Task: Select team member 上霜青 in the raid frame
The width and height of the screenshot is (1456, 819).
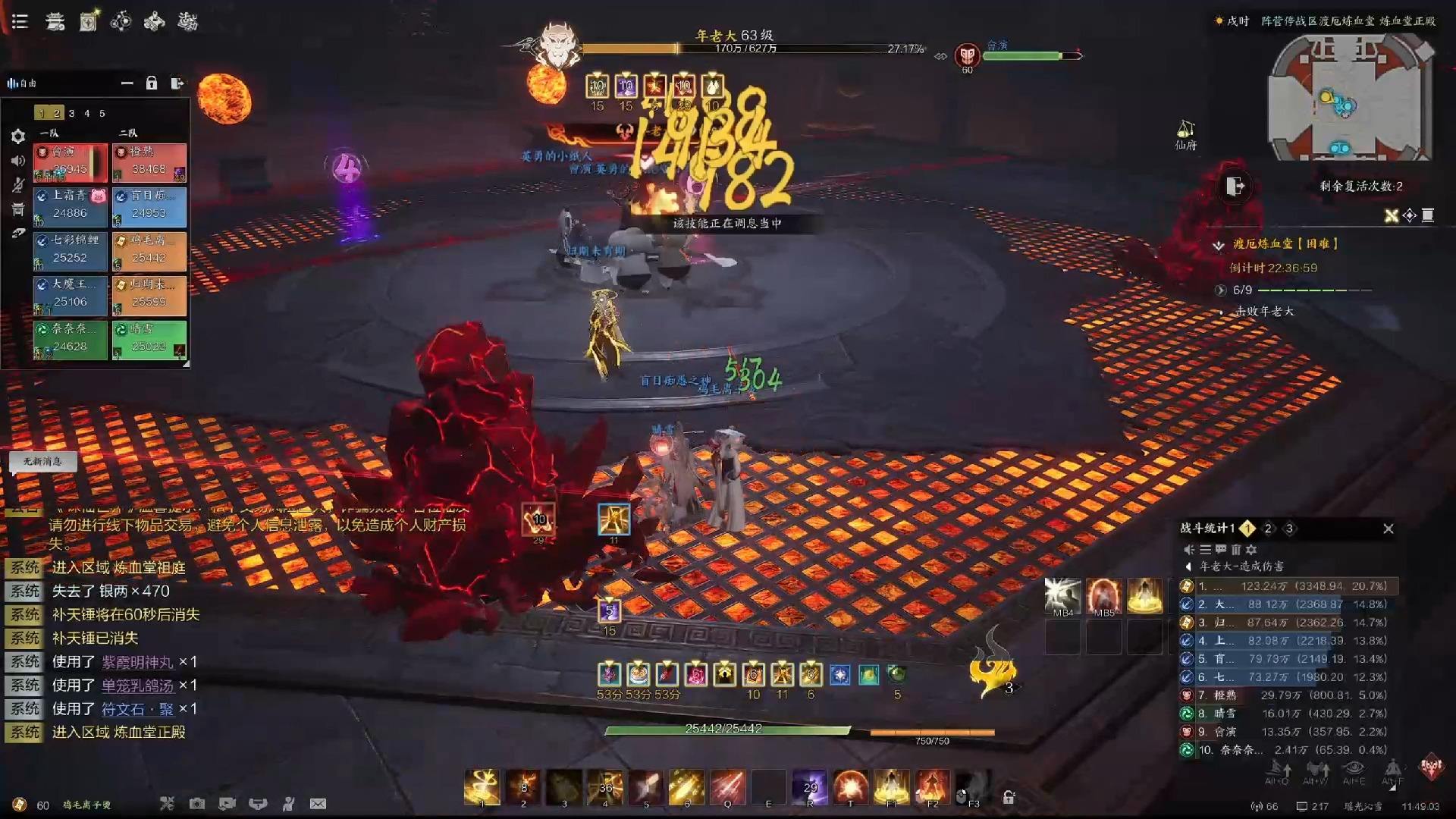Action: 71,206
